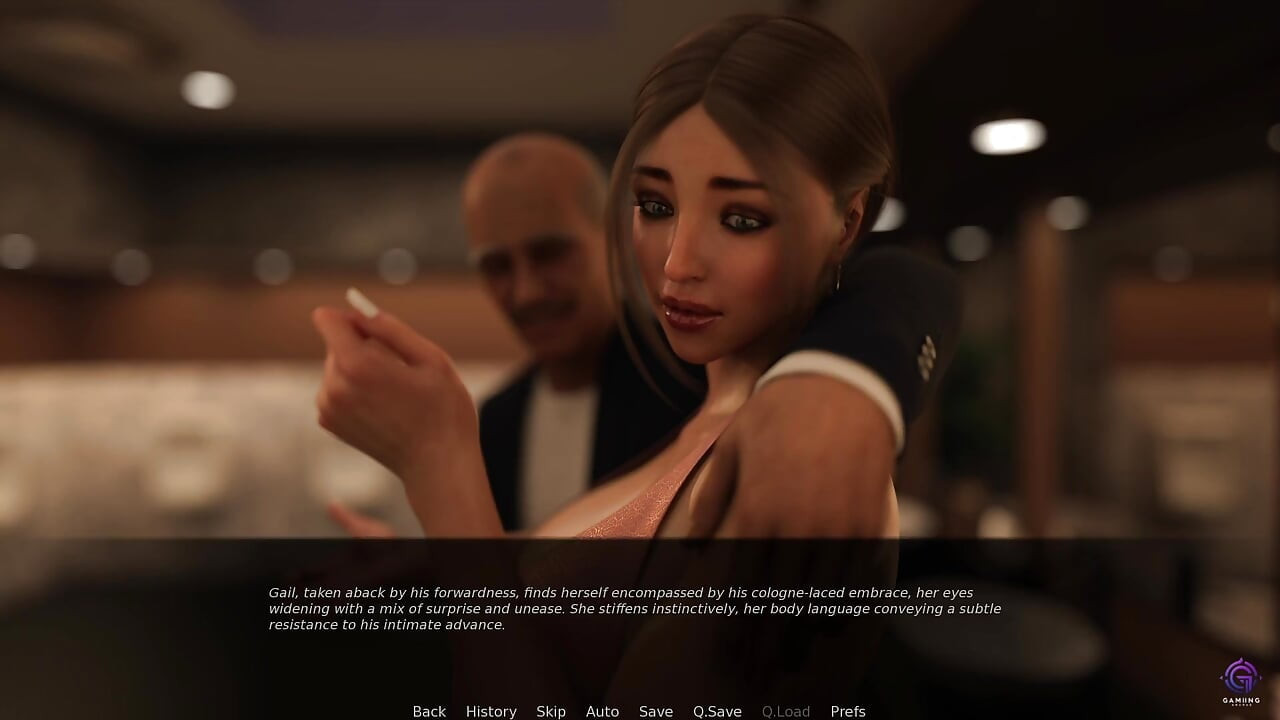Click Back to view the previous line
Image resolution: width=1280 pixels, height=720 pixels.
[x=429, y=711]
